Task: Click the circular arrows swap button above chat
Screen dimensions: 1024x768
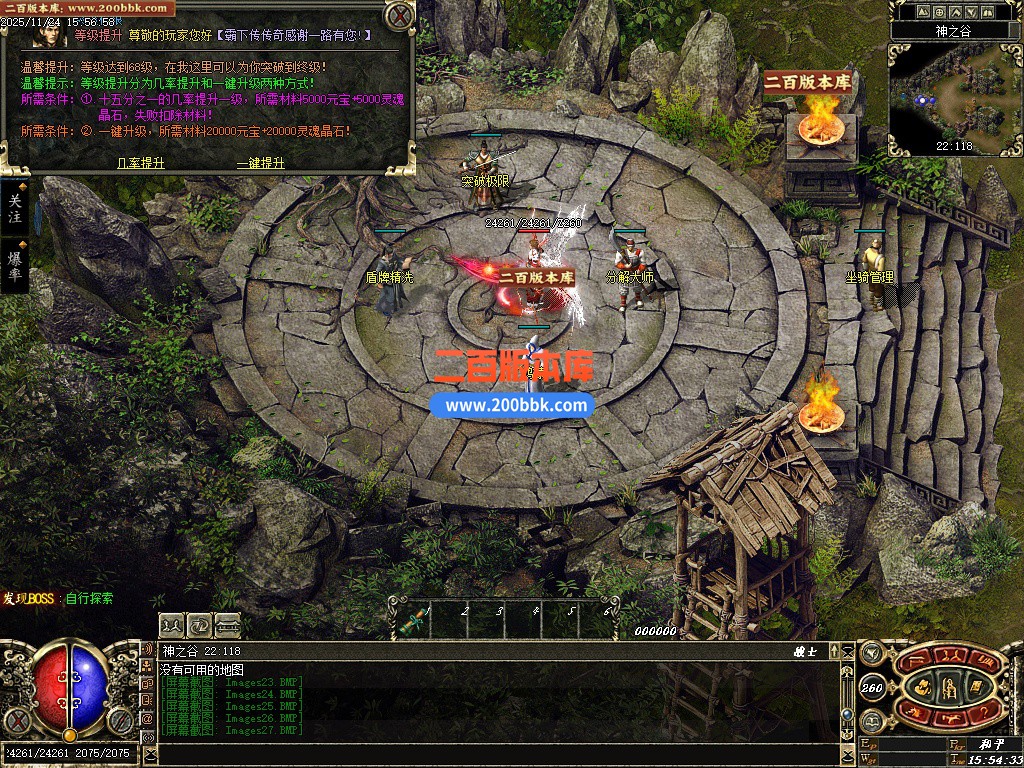Action: coord(199,625)
